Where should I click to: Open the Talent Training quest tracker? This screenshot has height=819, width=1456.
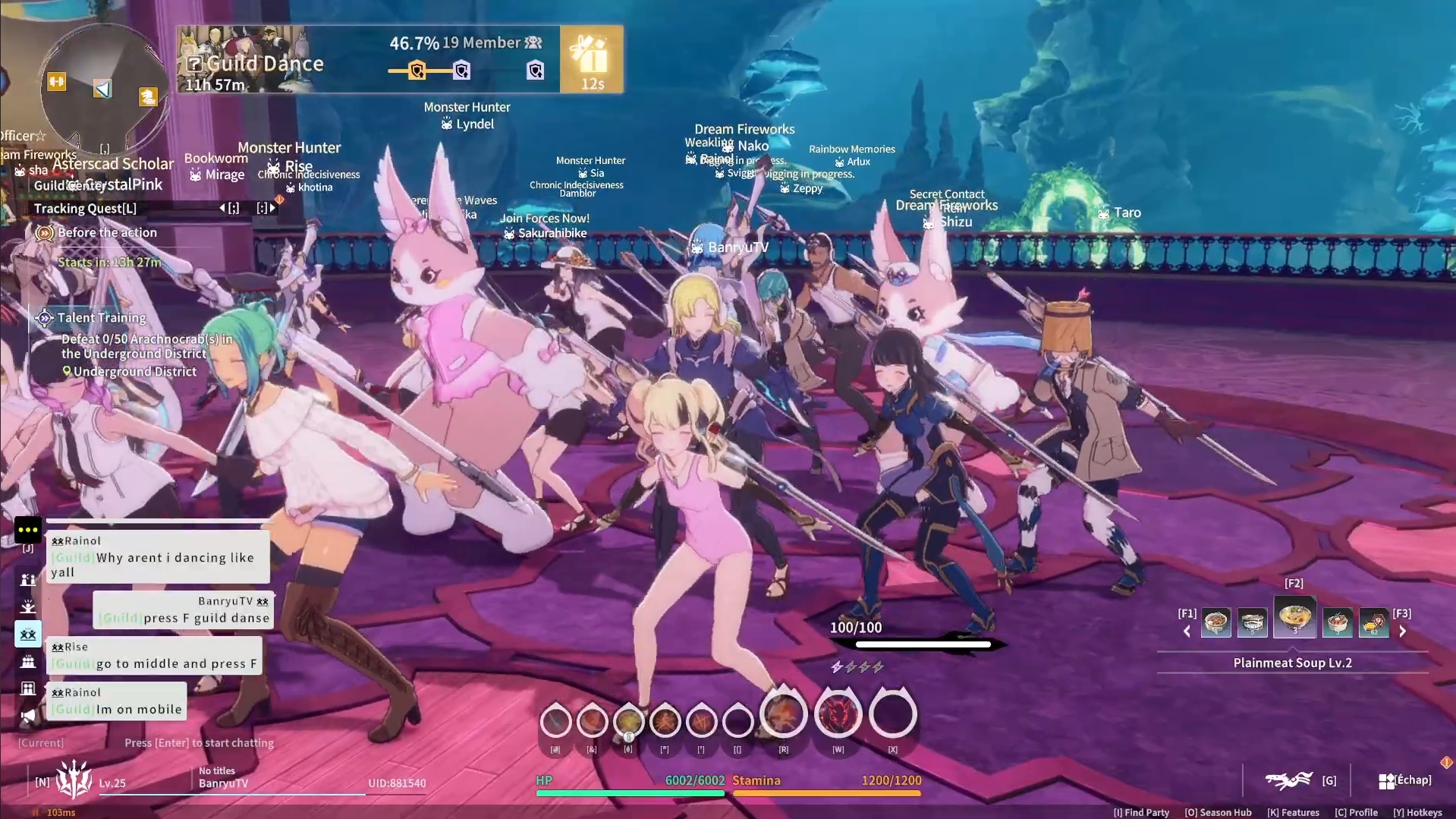[102, 318]
